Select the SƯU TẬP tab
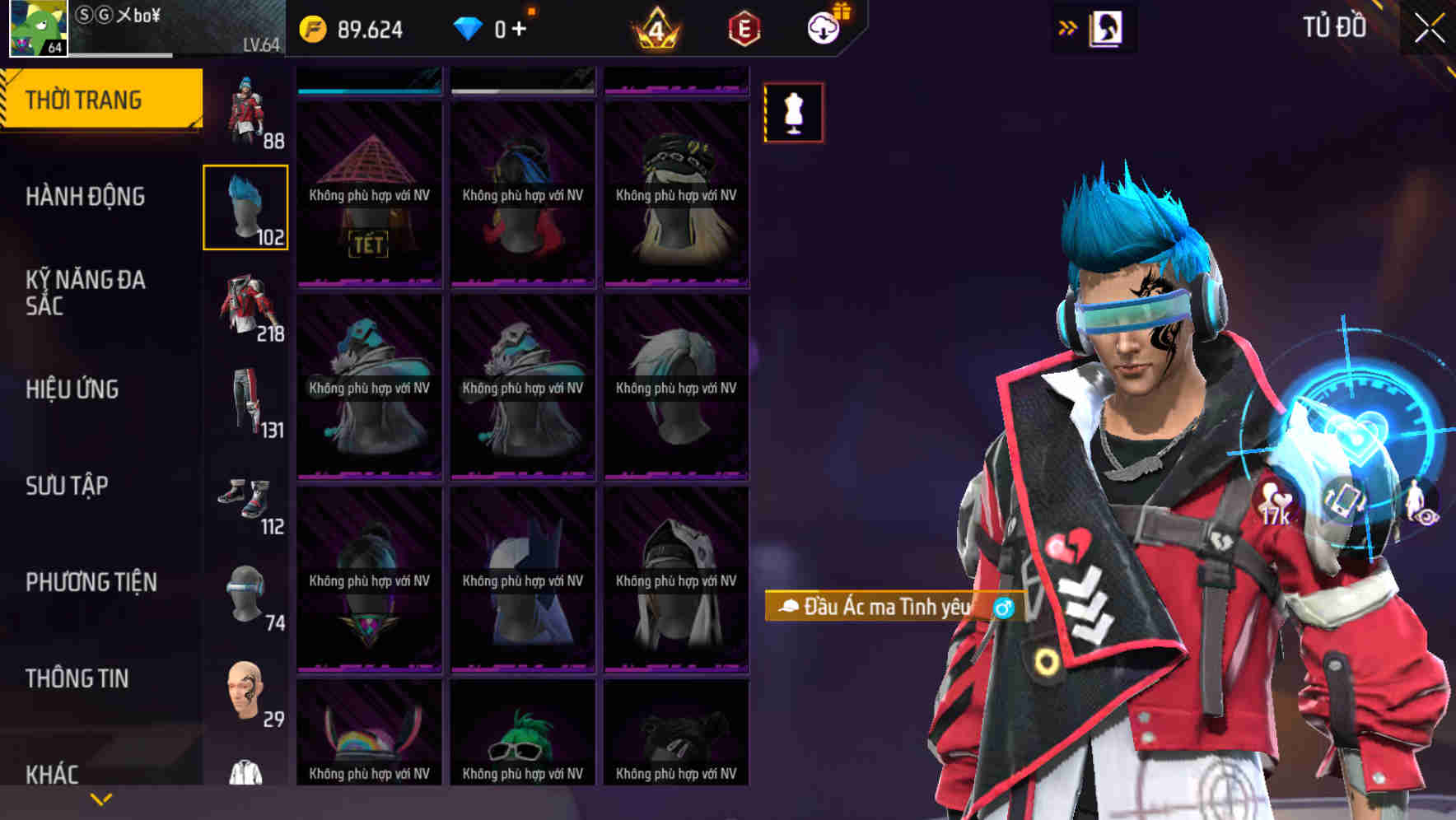 coord(68,486)
